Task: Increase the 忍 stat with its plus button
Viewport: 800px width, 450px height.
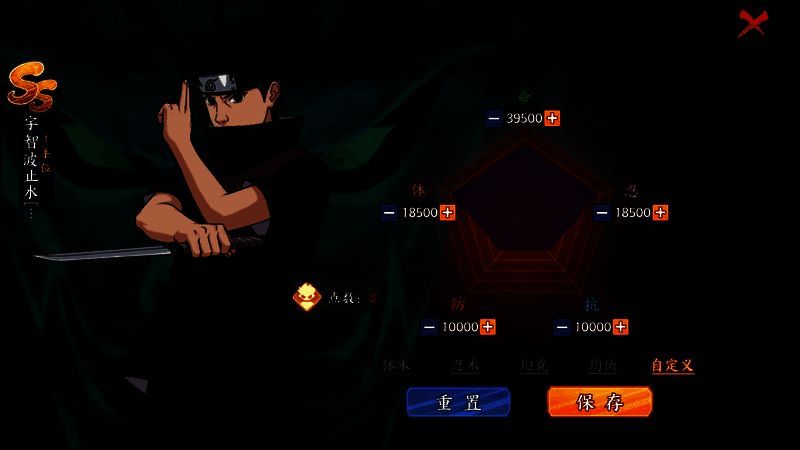Action: pyautogui.click(x=660, y=212)
